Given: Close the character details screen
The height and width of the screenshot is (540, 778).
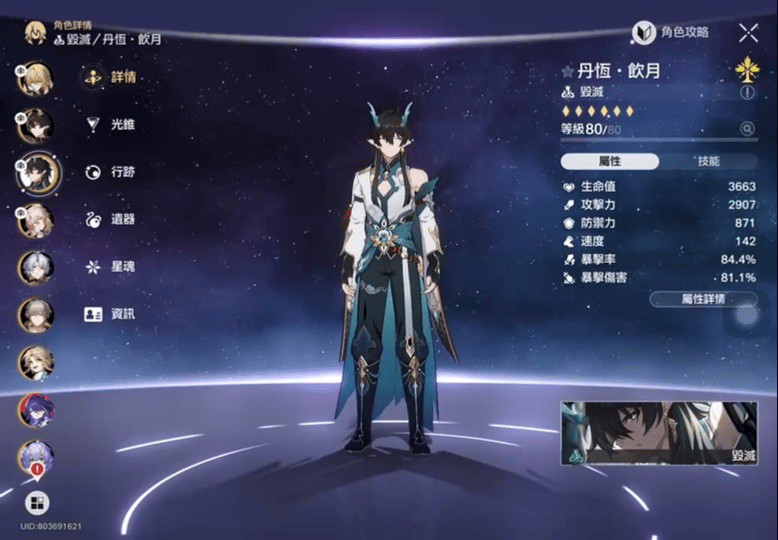Looking at the screenshot, I should point(748,32).
